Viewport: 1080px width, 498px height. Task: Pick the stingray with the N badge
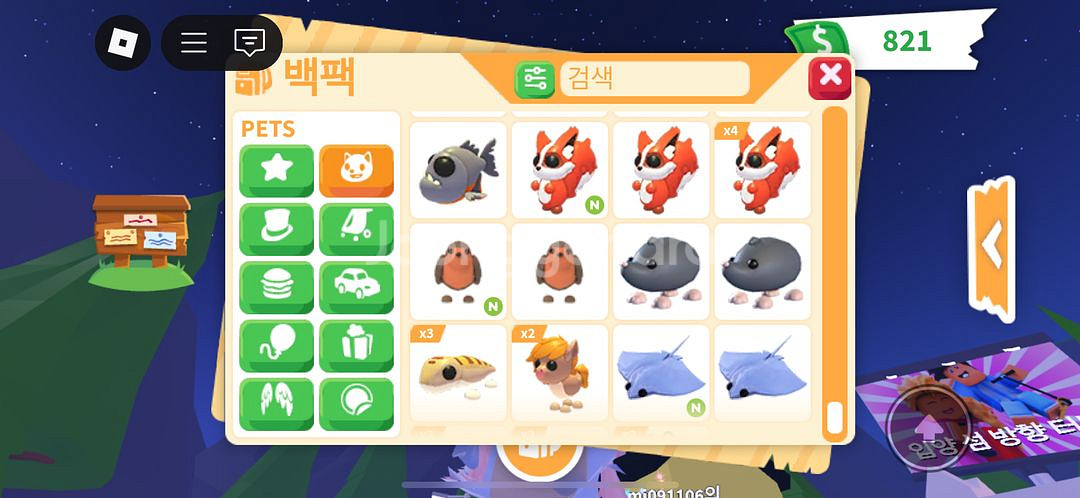661,372
